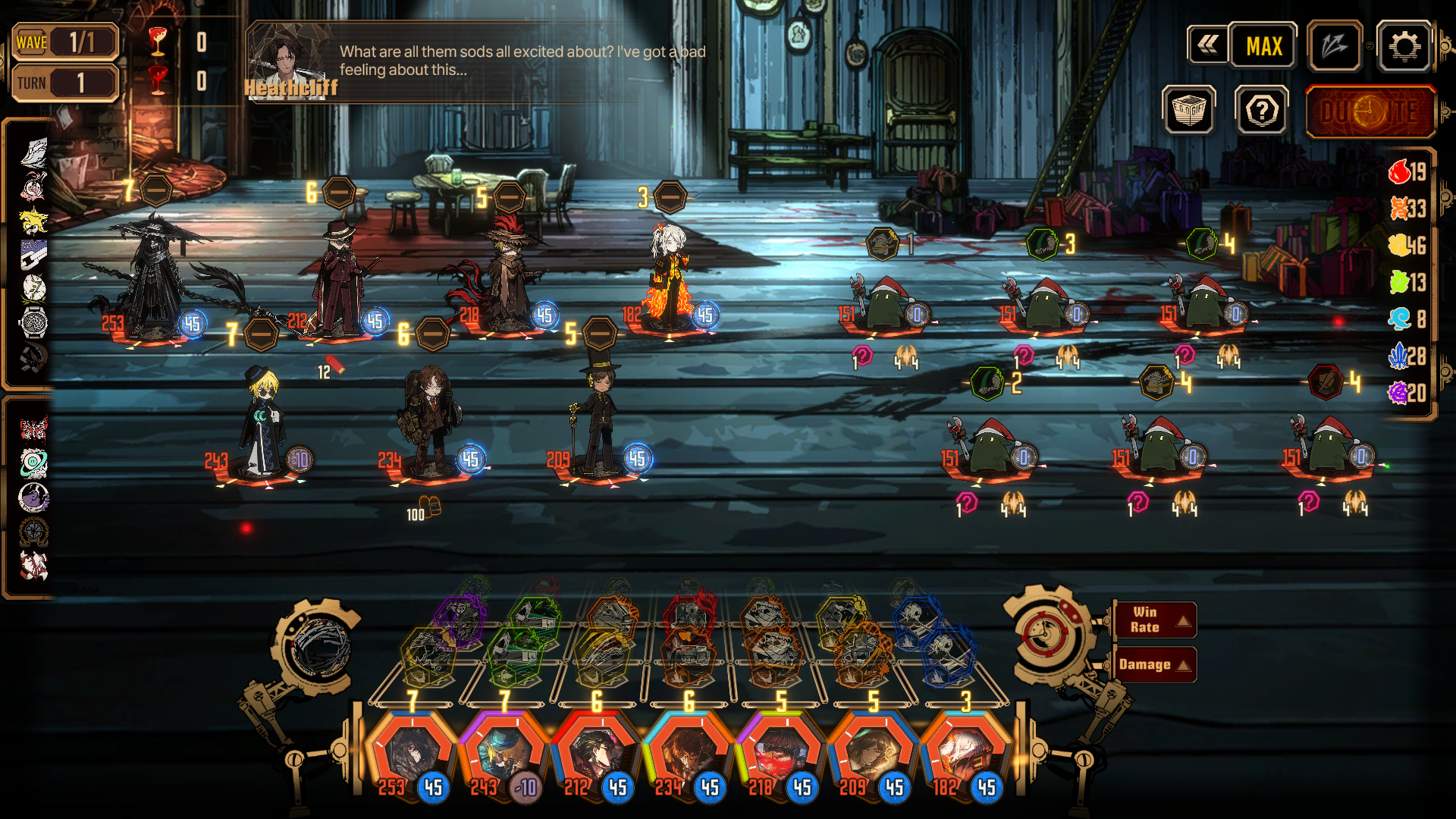Screen dimensions: 1456x819
Task: Click the double-chevron rewind button
Action: (x=1207, y=45)
